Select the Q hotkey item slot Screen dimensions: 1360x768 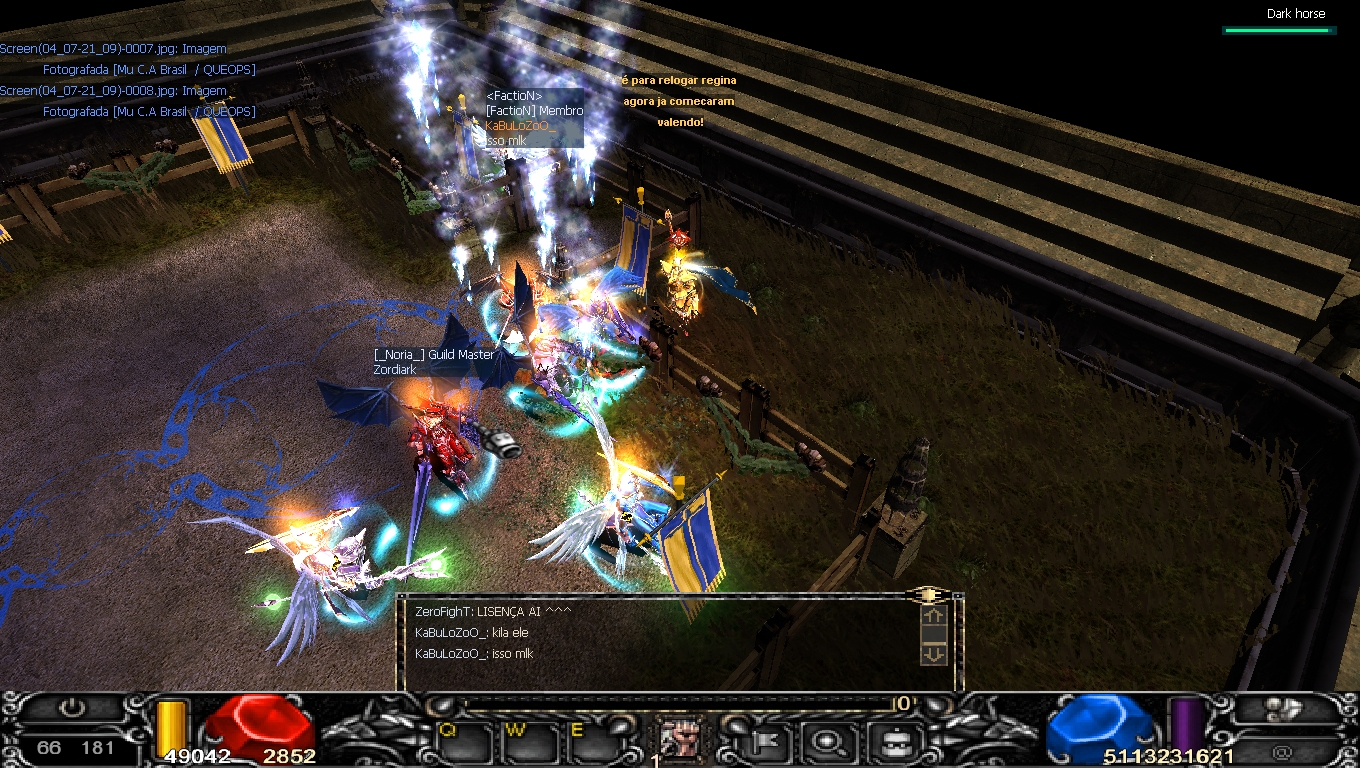[464, 741]
